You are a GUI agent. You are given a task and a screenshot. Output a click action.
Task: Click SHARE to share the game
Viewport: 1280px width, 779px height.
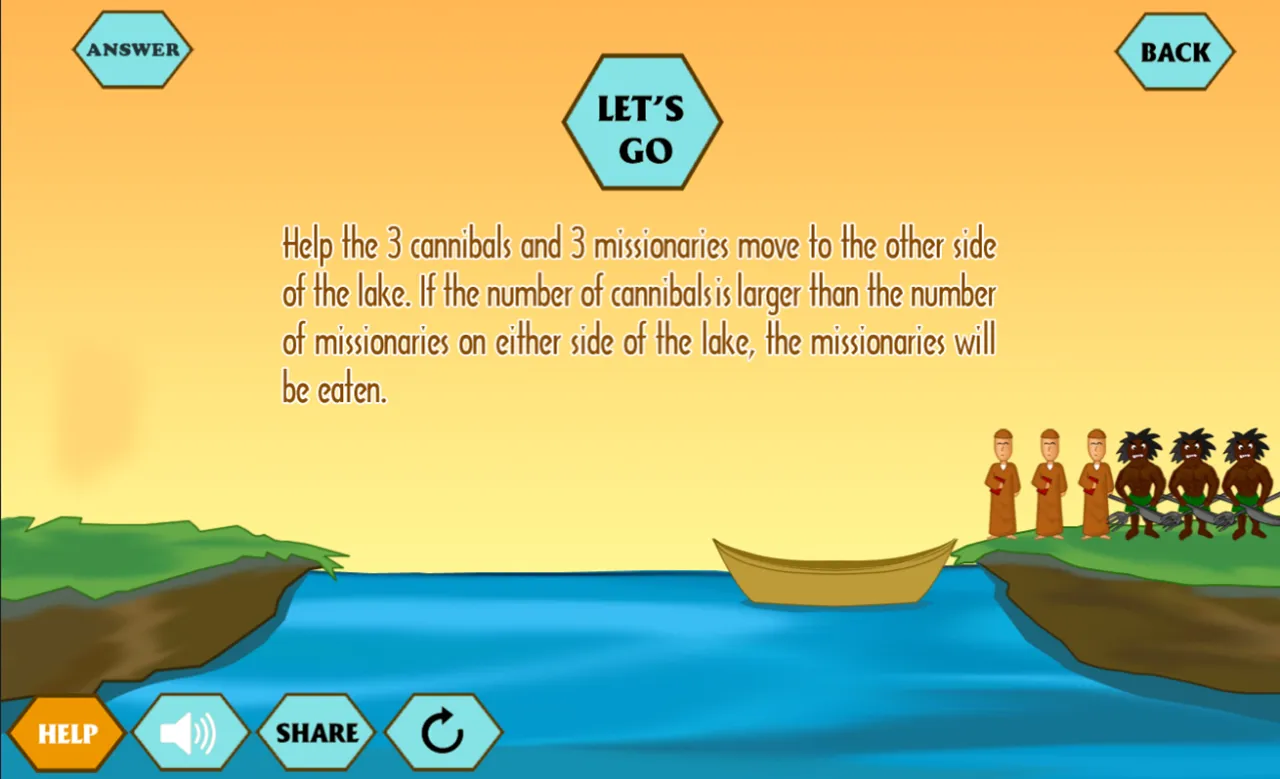(x=317, y=731)
